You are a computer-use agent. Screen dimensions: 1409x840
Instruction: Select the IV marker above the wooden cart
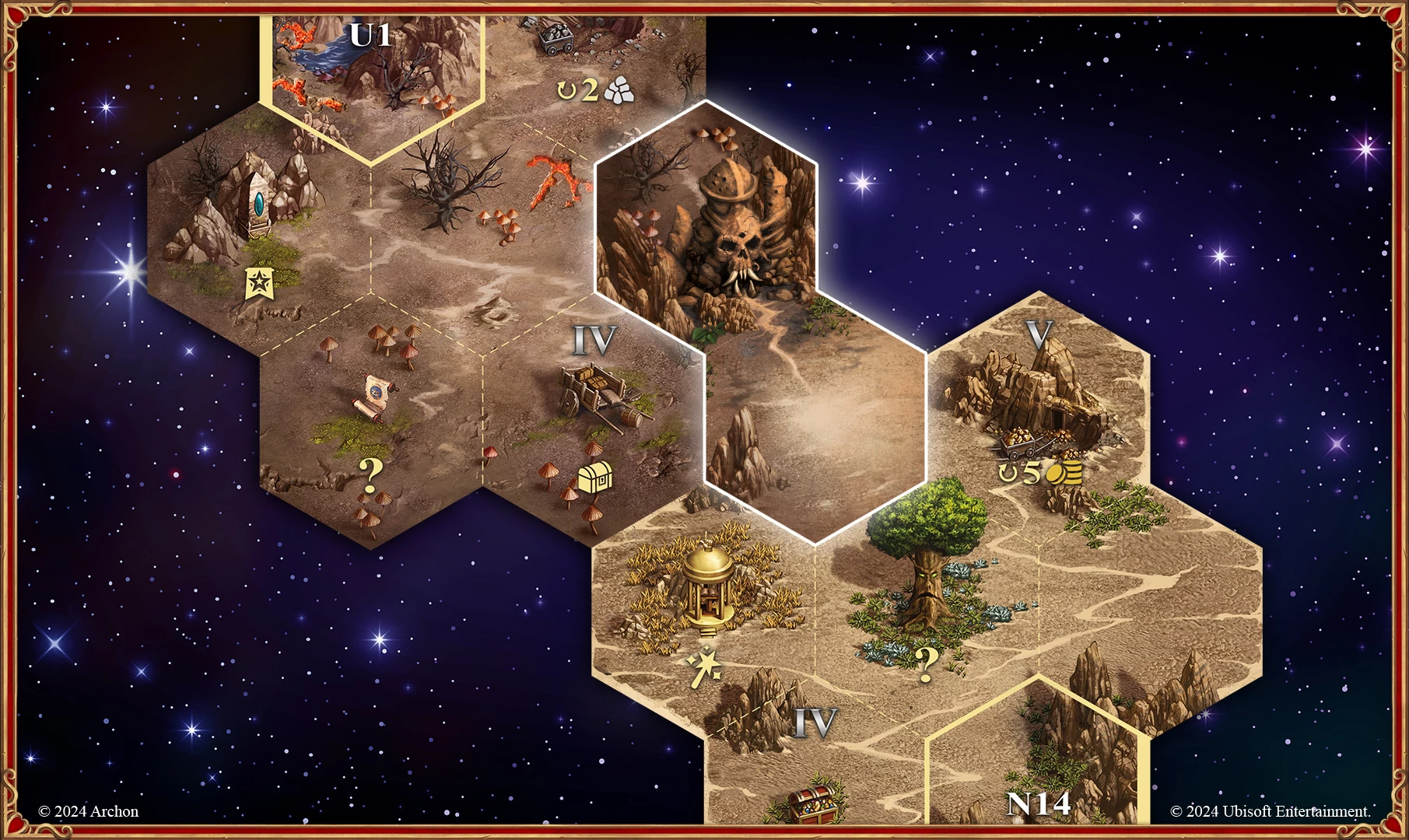click(x=594, y=340)
